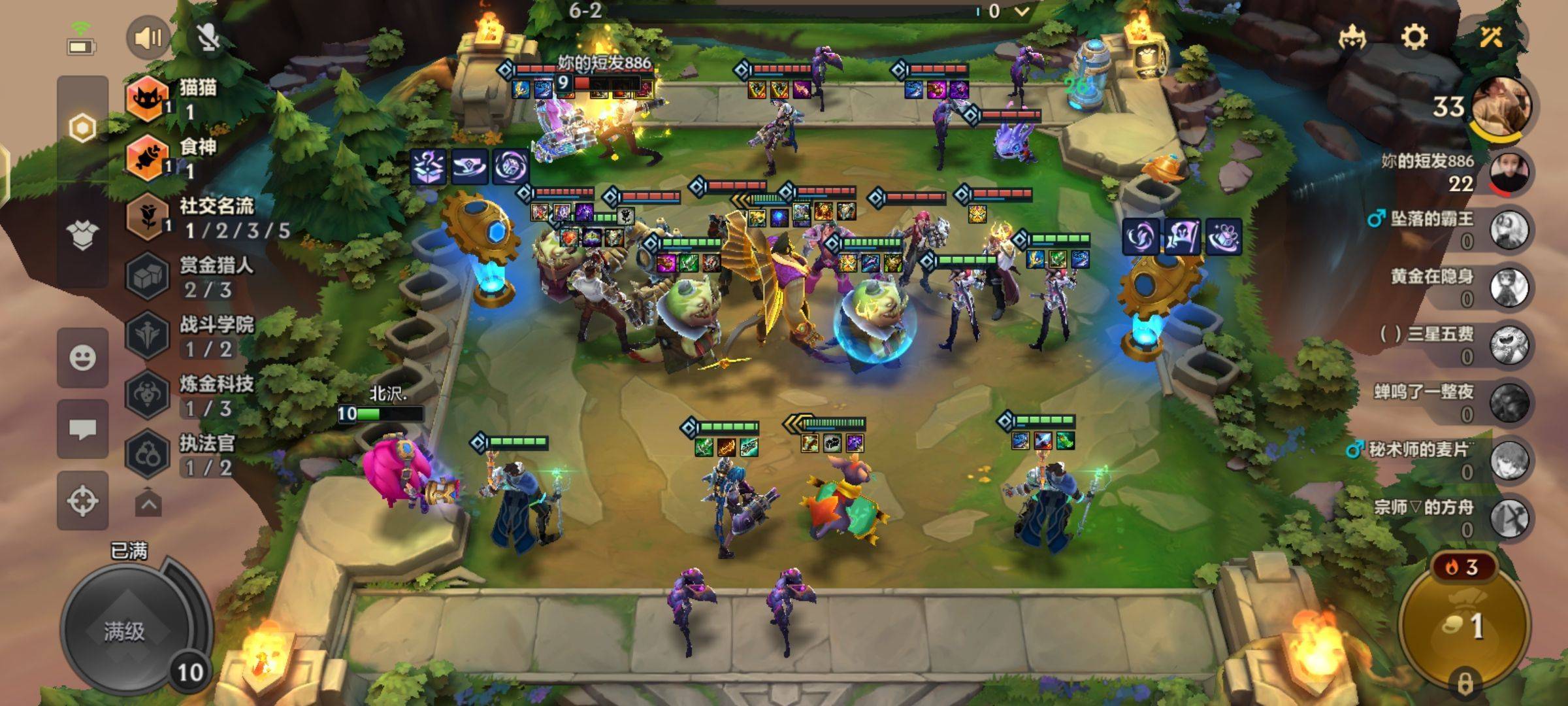
Task: Click the 满级 level button
Action: coord(125,631)
